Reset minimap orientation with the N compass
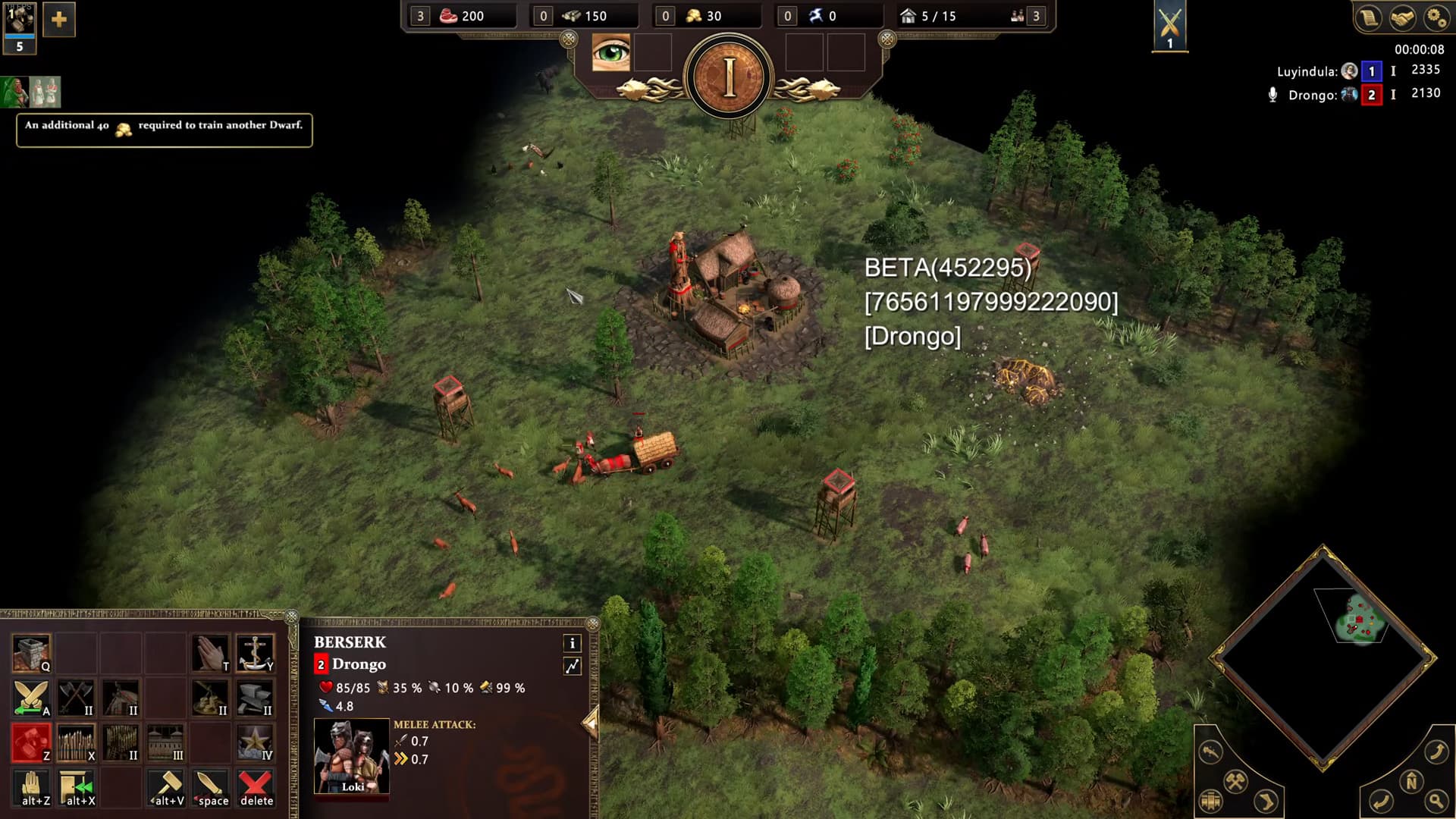1456x819 pixels. pos(1412,779)
